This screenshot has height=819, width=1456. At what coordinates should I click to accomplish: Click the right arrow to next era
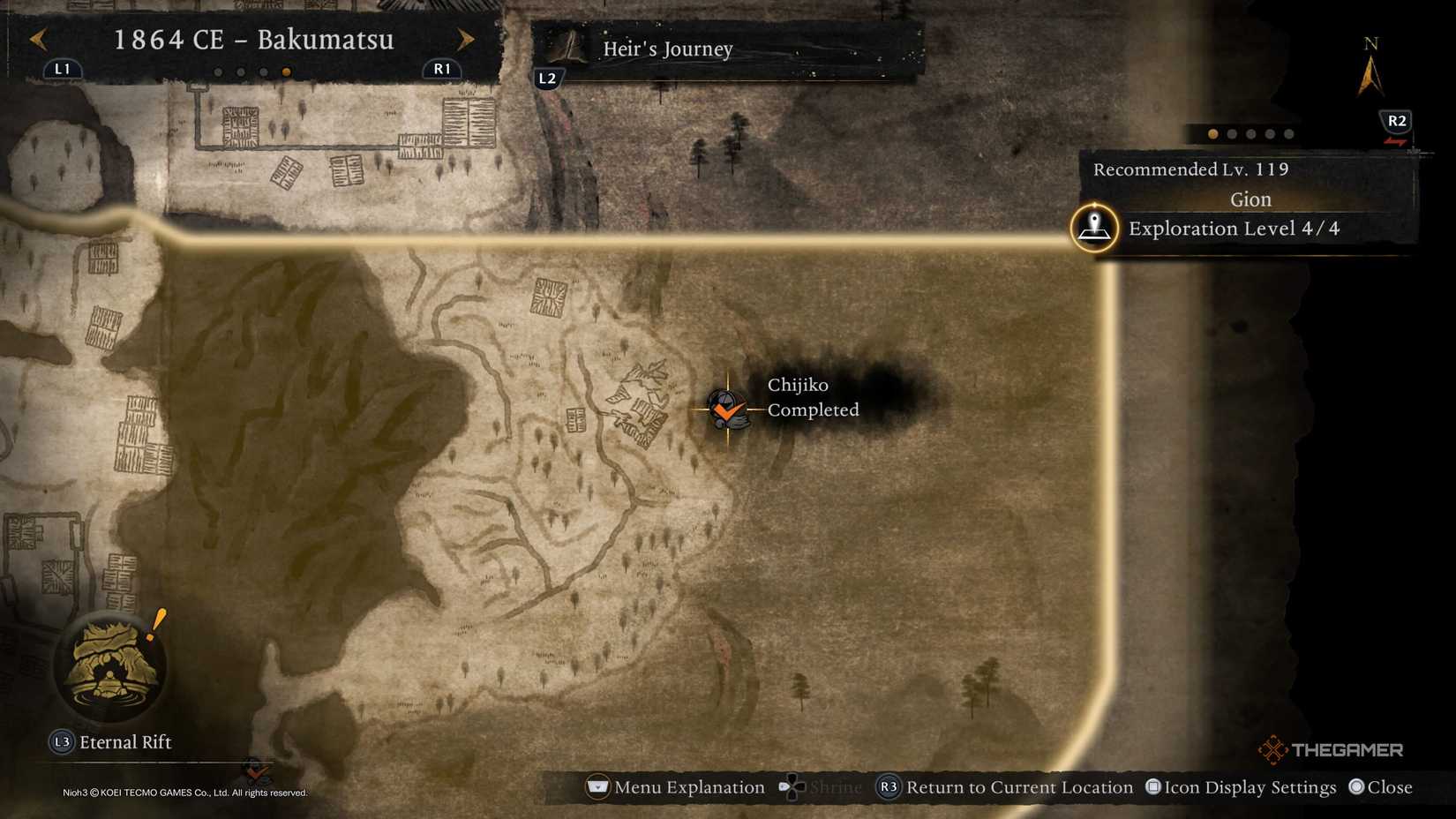(466, 40)
